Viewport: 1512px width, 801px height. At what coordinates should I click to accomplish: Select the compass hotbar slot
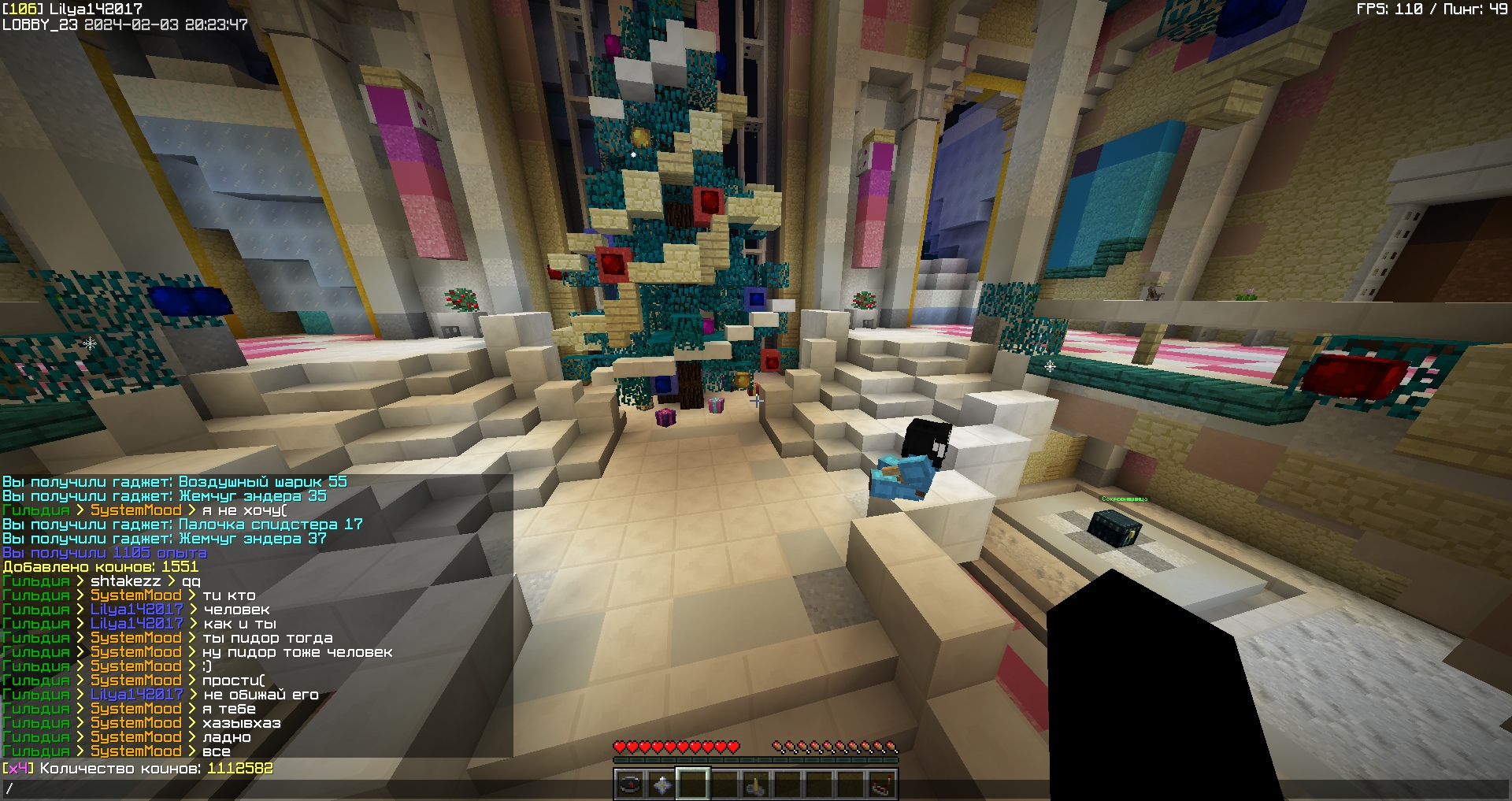630,784
